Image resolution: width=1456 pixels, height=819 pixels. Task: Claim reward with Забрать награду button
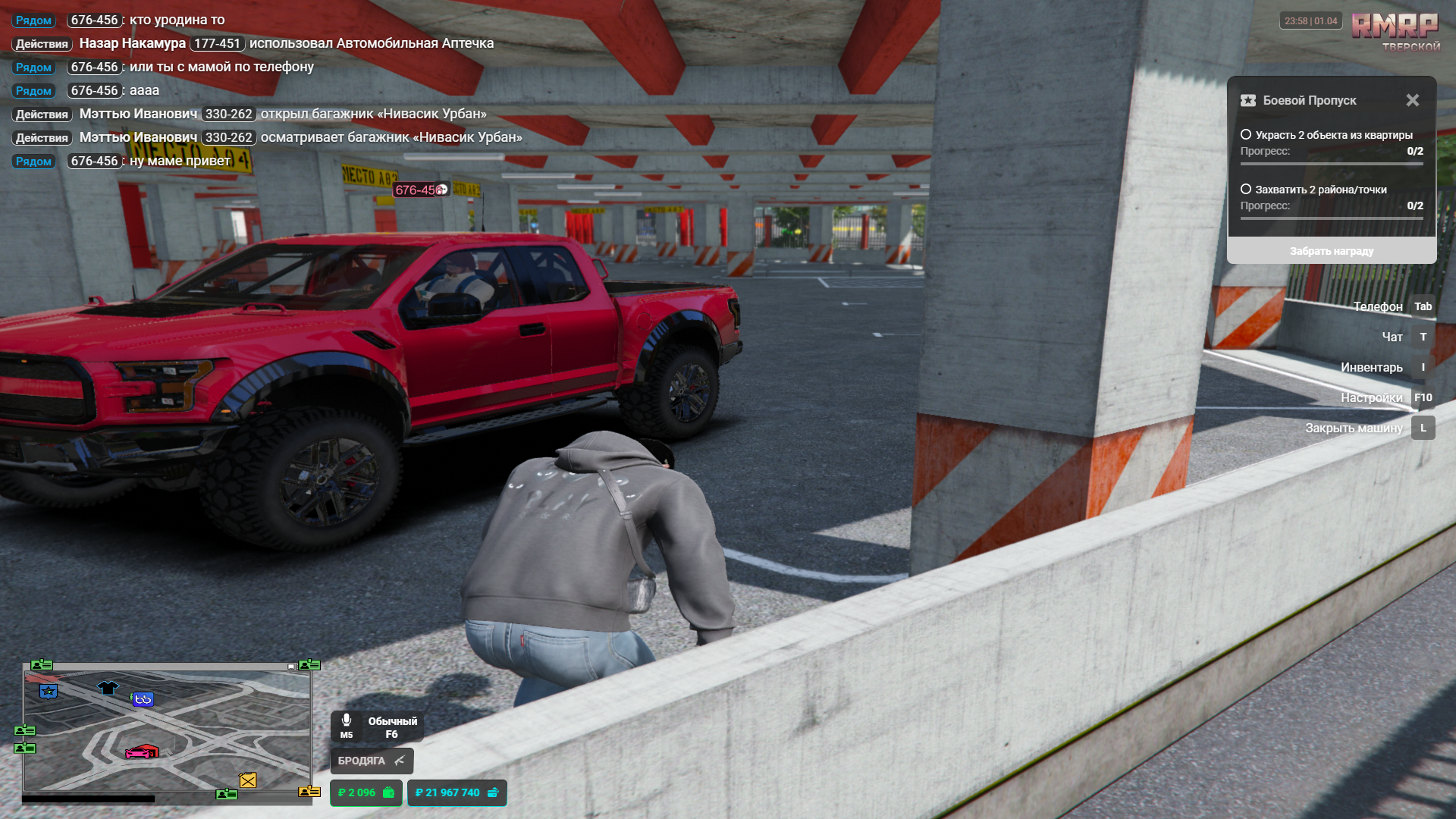click(x=1331, y=251)
